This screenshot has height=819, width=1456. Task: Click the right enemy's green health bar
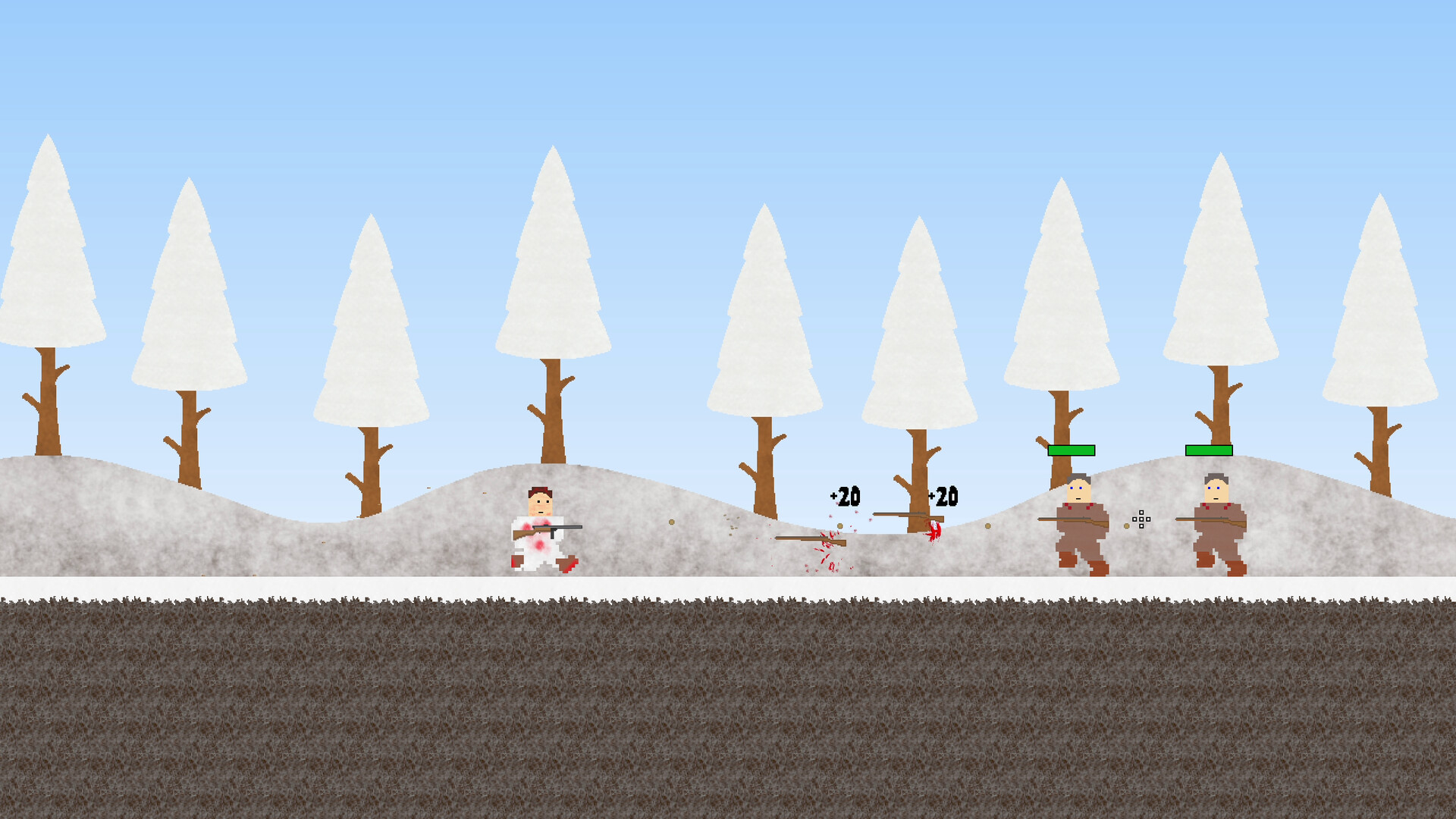point(1209,449)
